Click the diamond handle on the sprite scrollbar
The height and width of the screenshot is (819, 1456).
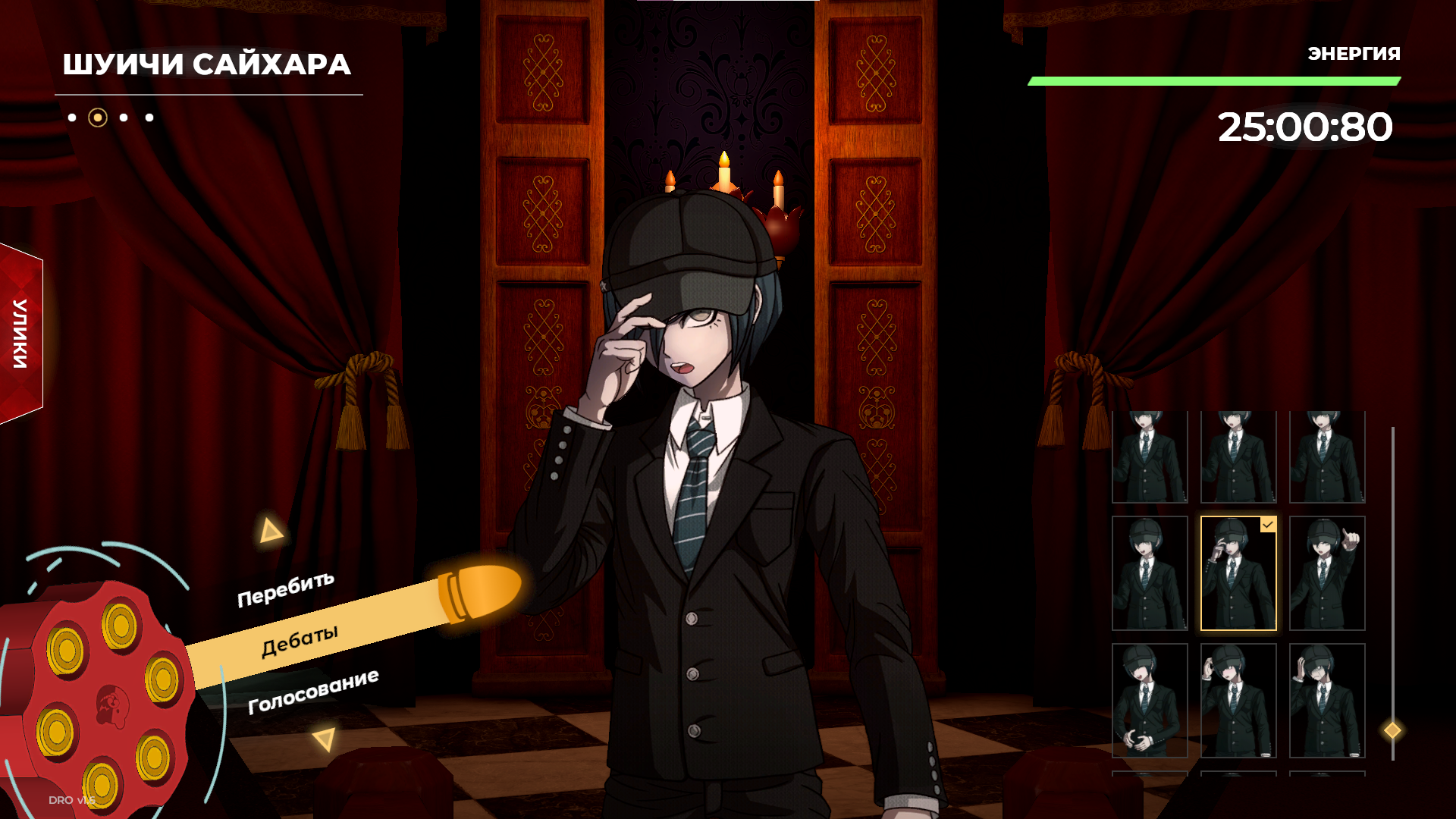click(x=1392, y=730)
